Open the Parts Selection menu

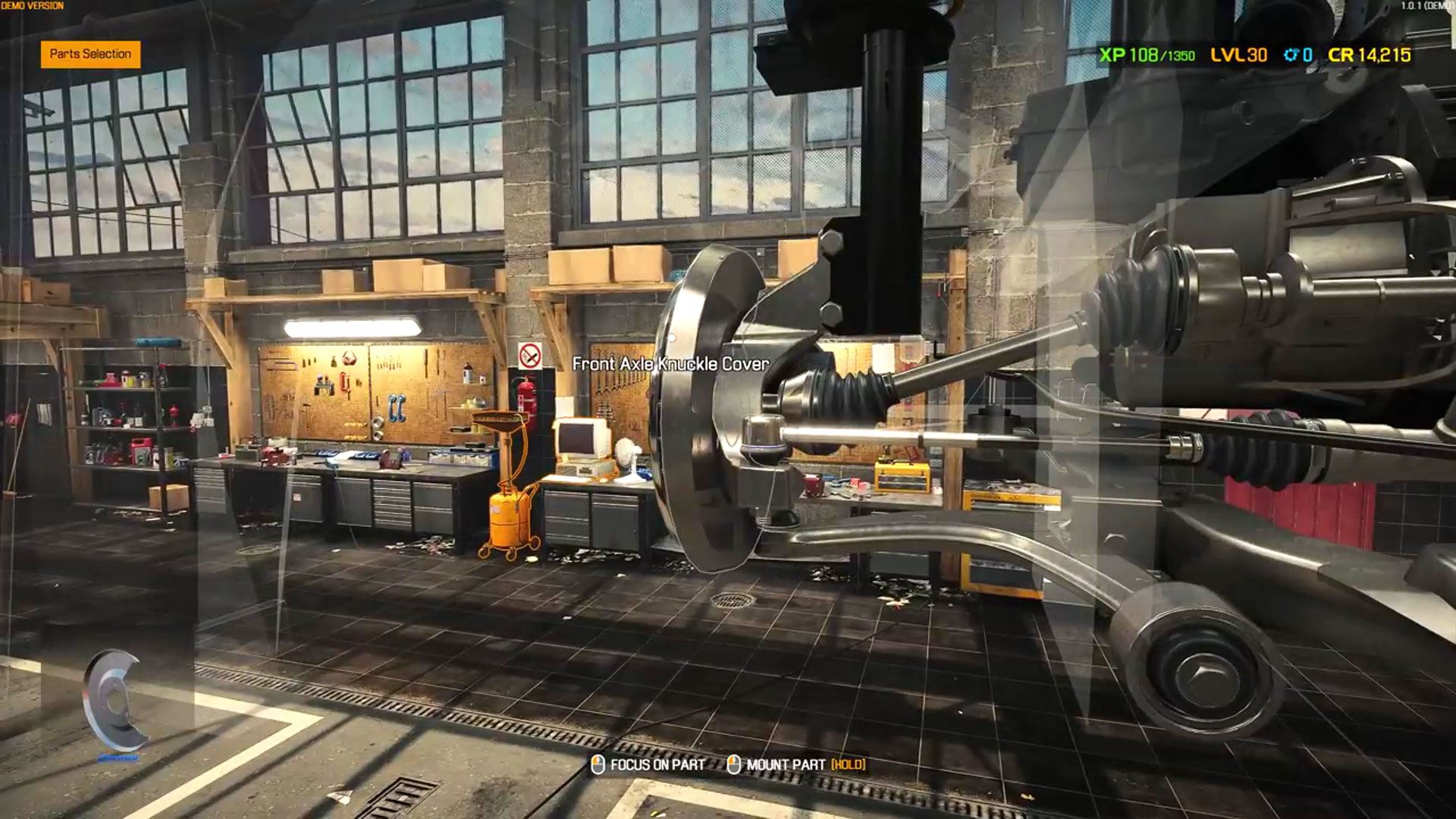point(90,54)
